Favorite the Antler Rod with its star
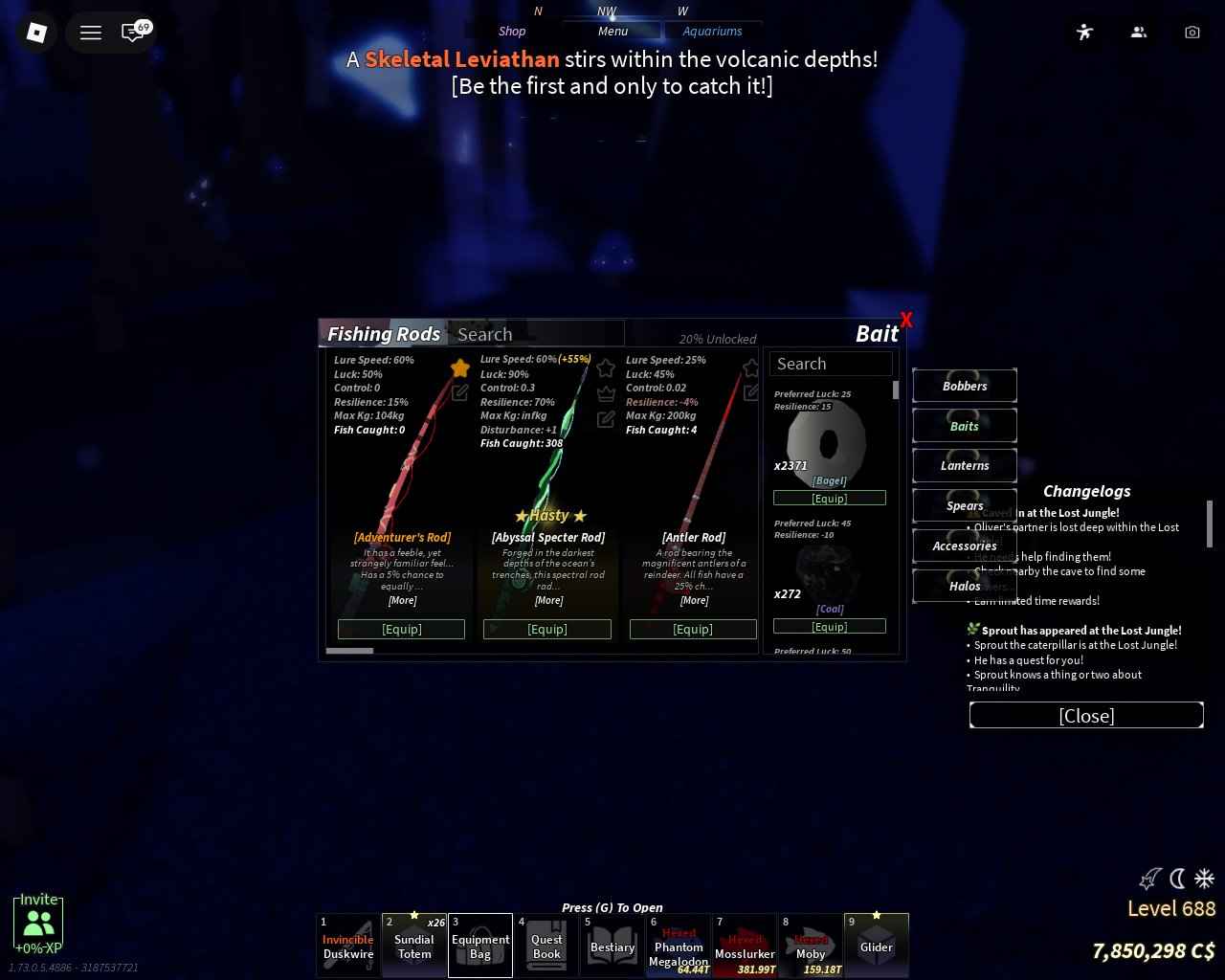 [750, 367]
